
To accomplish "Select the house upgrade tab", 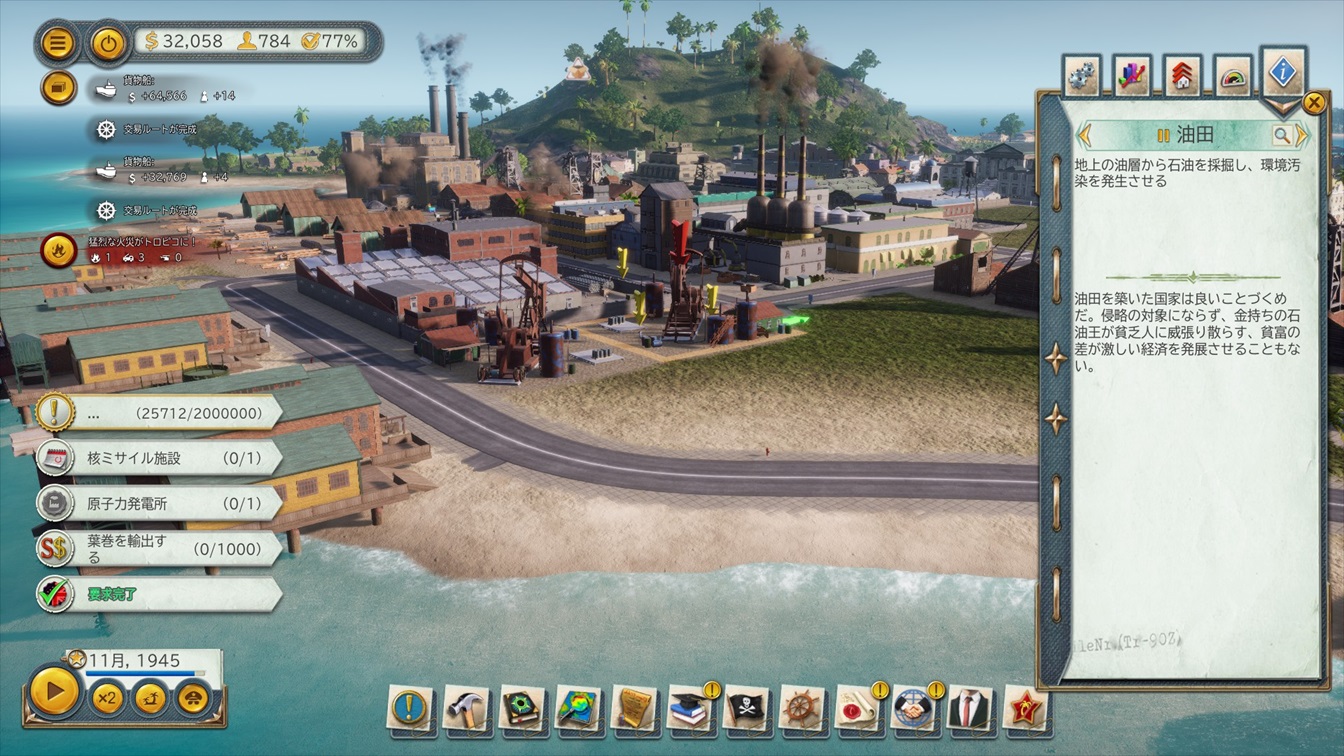I will point(1182,76).
